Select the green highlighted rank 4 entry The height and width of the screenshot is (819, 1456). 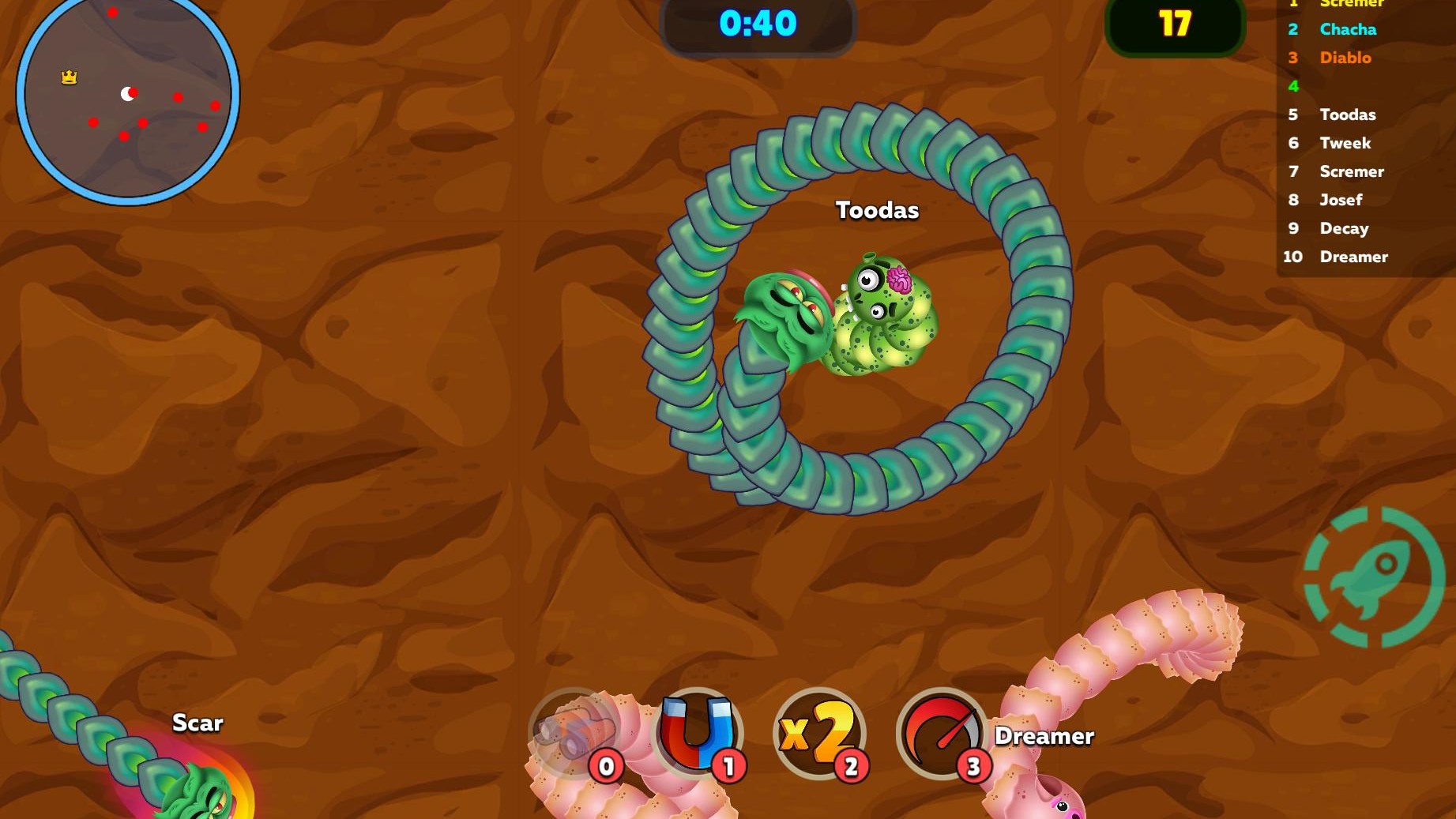click(x=1293, y=86)
